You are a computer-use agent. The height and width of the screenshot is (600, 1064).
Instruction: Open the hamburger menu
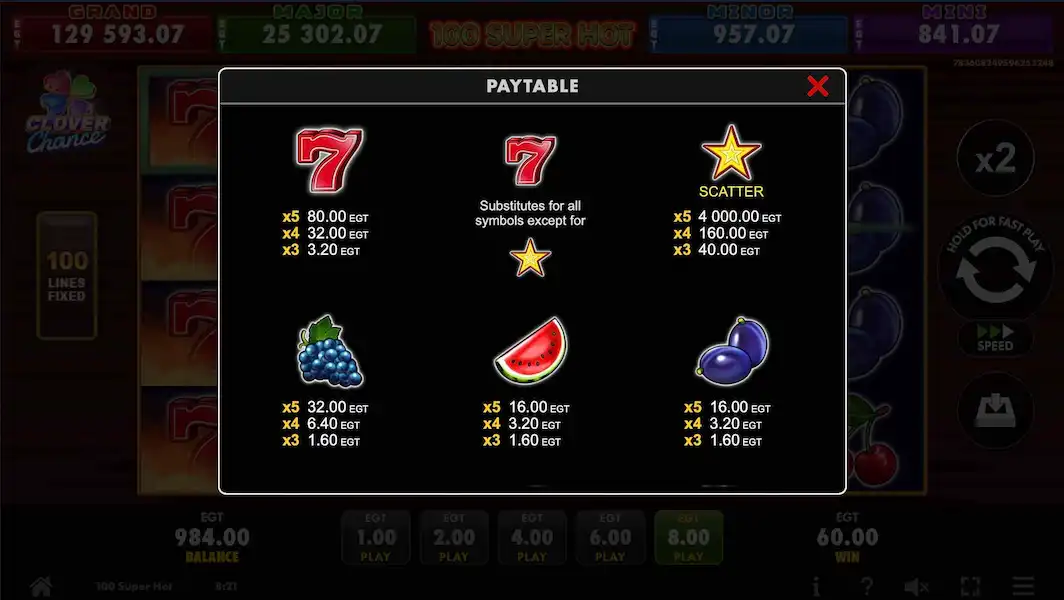pos(1023,586)
